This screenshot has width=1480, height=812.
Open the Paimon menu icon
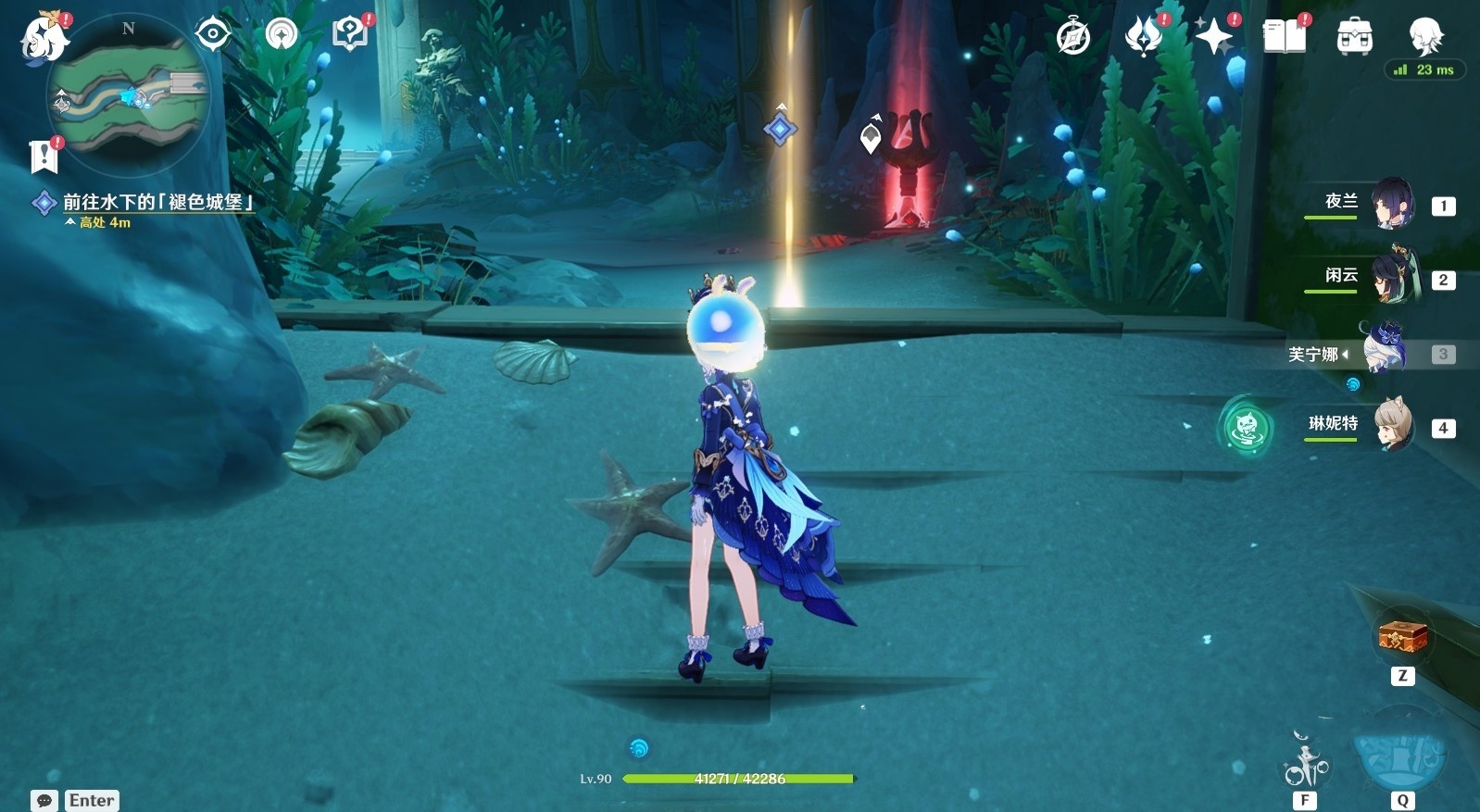click(x=44, y=39)
